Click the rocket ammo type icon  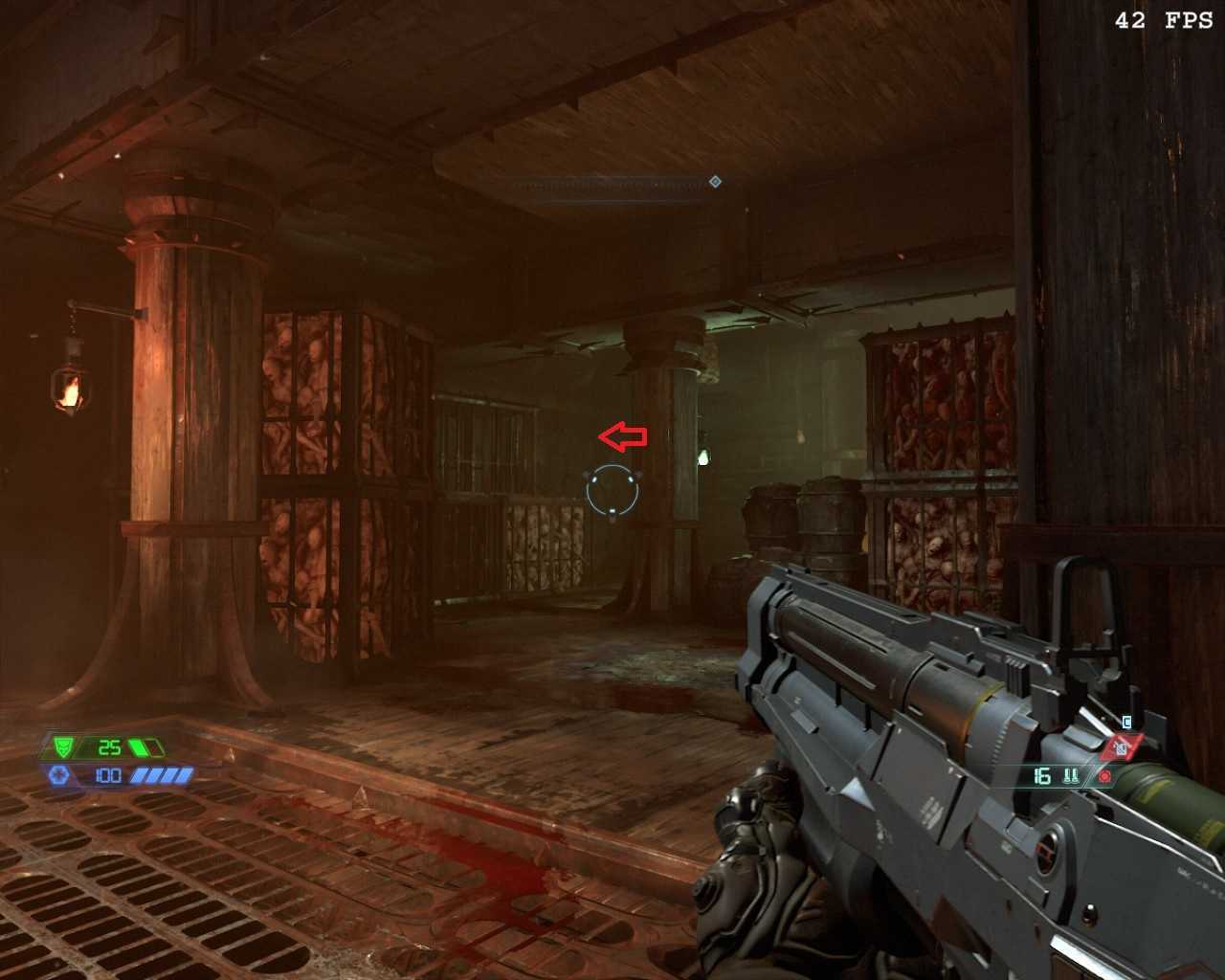pyautogui.click(x=1071, y=776)
